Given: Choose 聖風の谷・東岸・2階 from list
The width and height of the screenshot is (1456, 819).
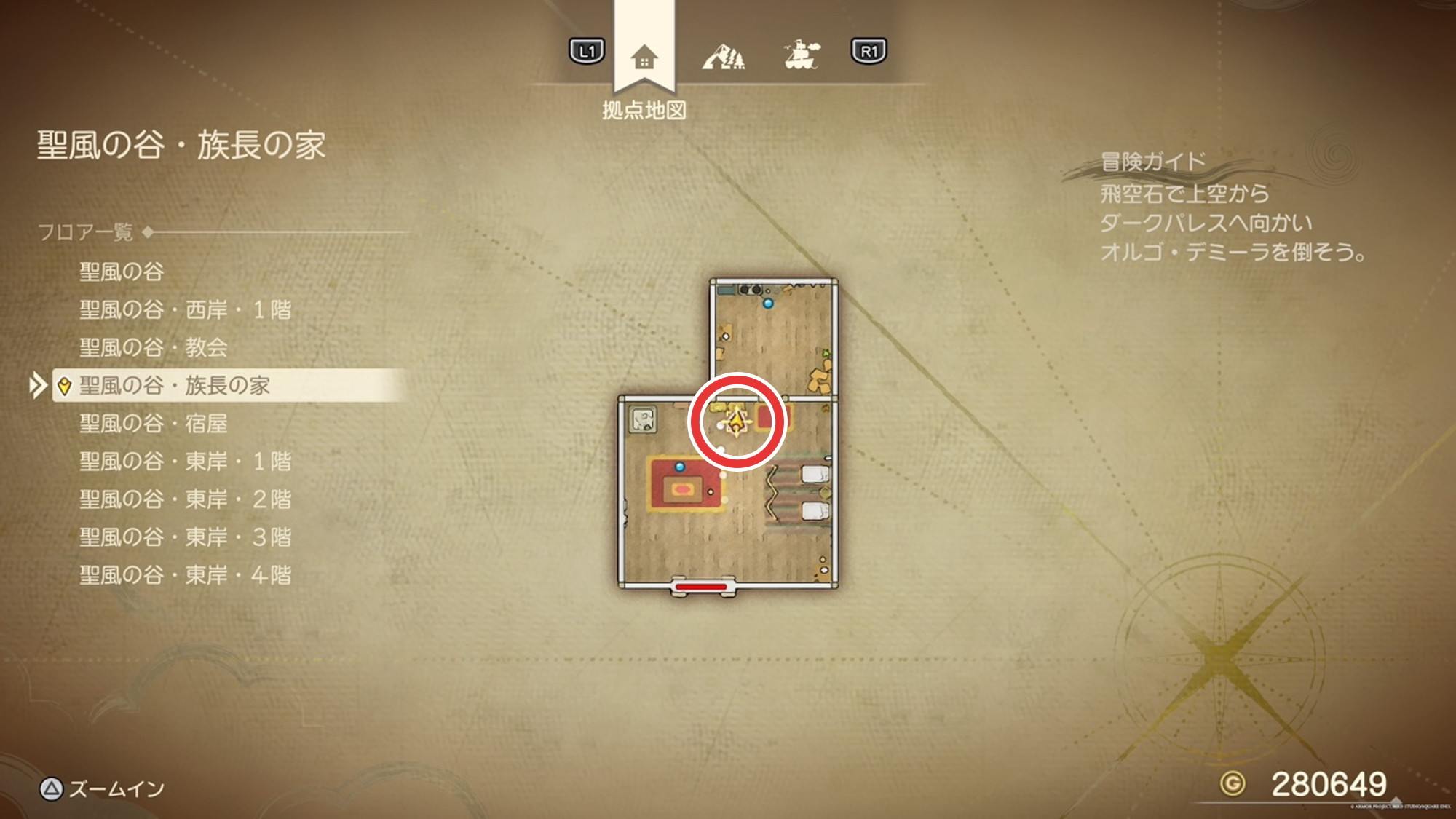Looking at the screenshot, I should point(185,499).
